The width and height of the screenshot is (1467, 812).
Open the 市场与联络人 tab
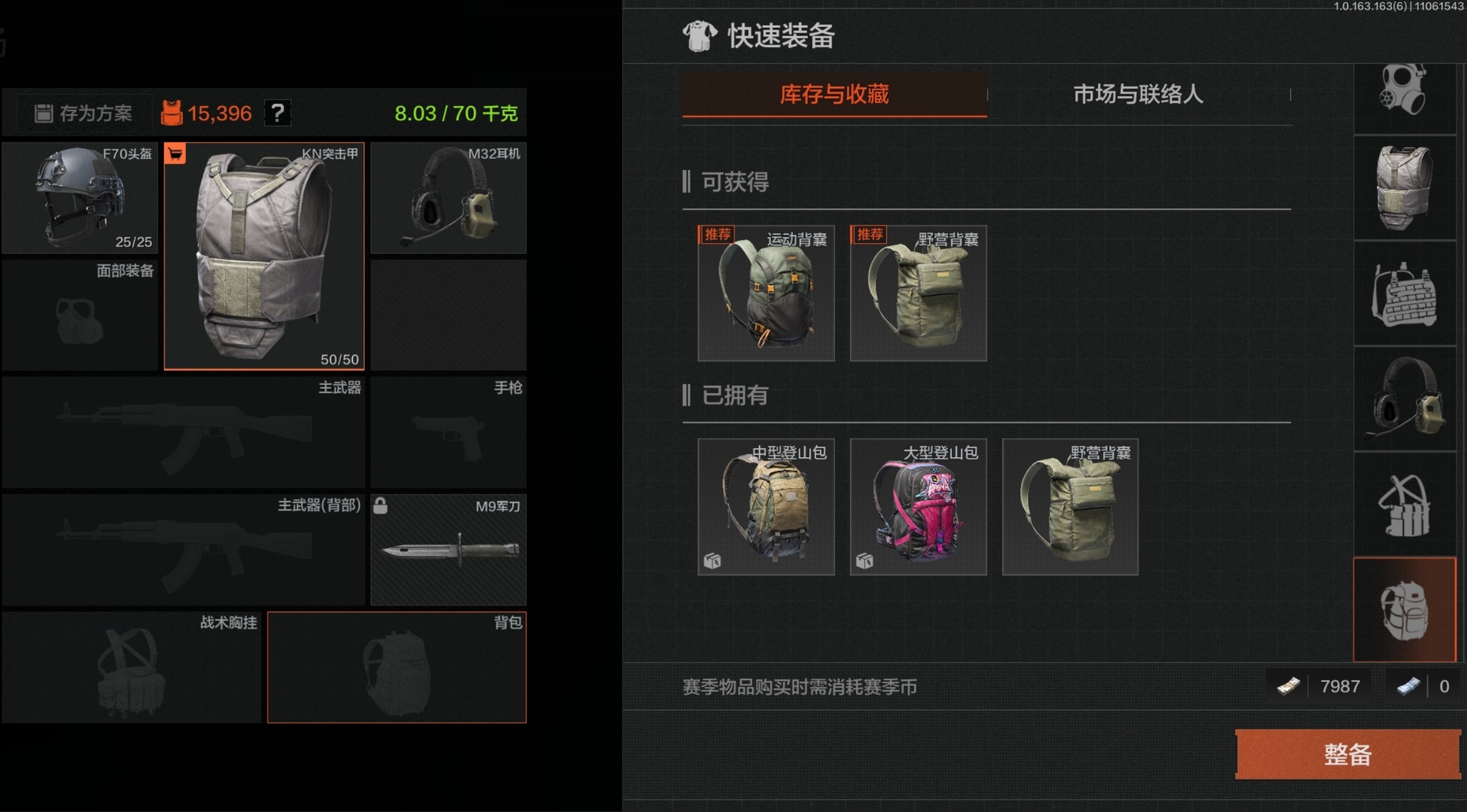coord(1138,95)
